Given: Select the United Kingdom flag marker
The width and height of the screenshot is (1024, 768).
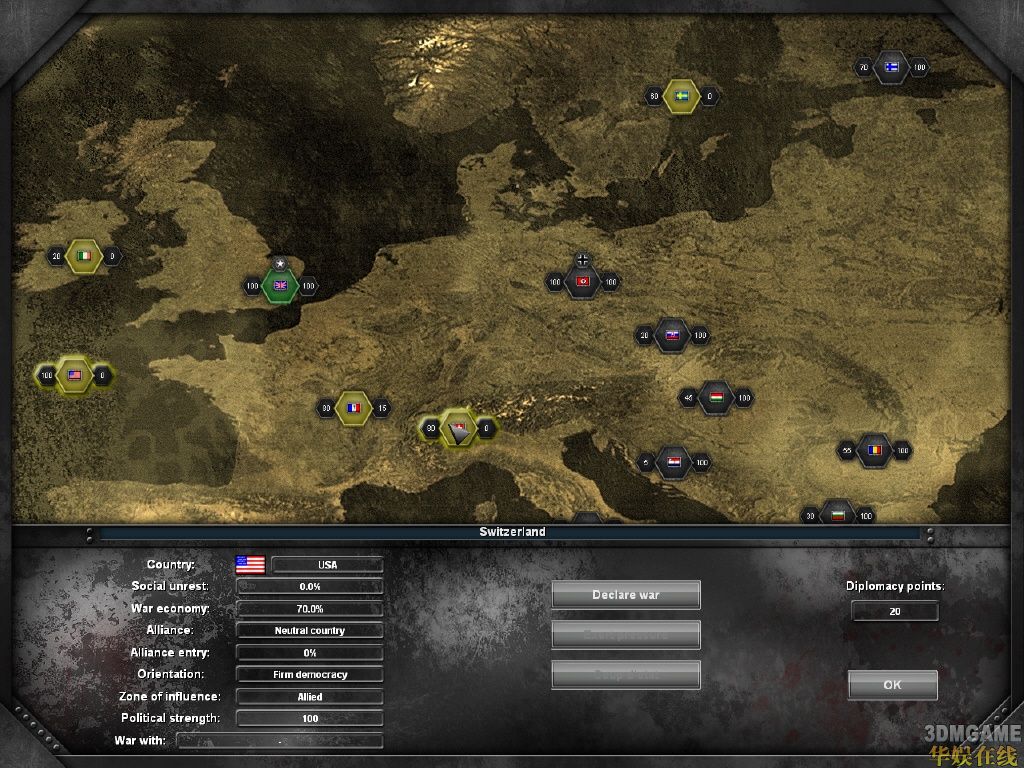Looking at the screenshot, I should [x=281, y=286].
